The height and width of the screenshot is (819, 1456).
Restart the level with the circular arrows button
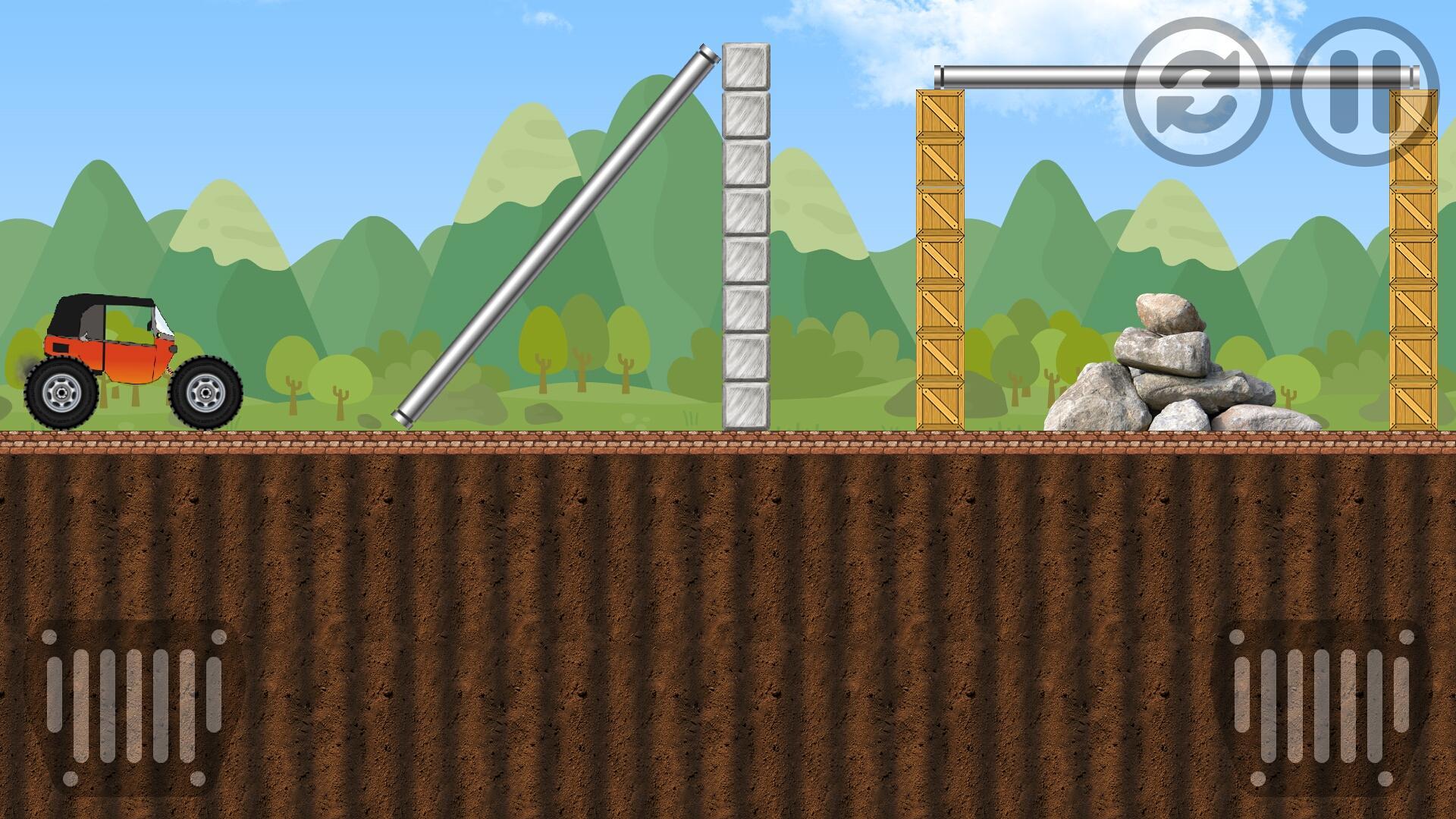point(1197,93)
